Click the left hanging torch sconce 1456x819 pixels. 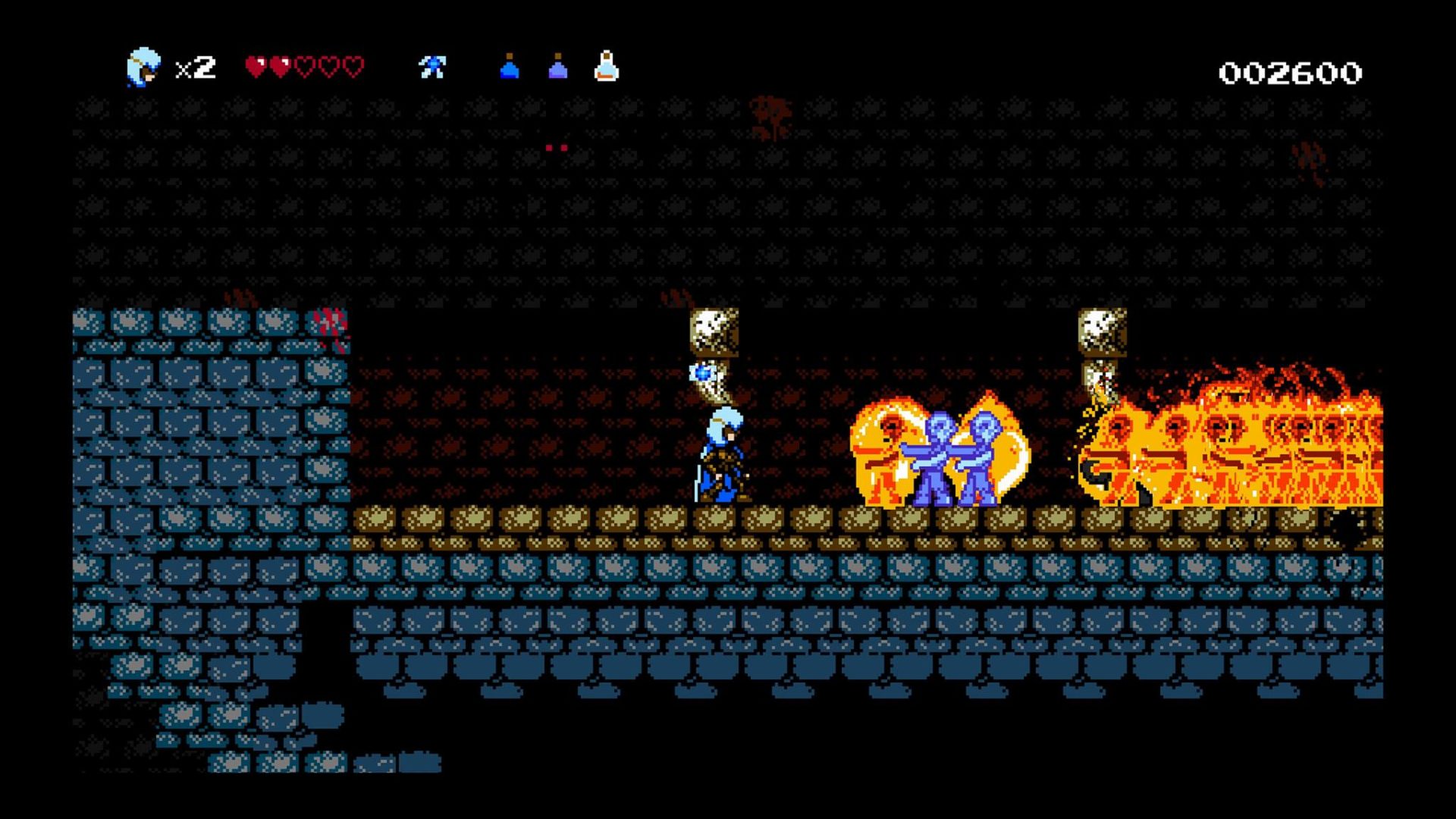click(x=714, y=330)
